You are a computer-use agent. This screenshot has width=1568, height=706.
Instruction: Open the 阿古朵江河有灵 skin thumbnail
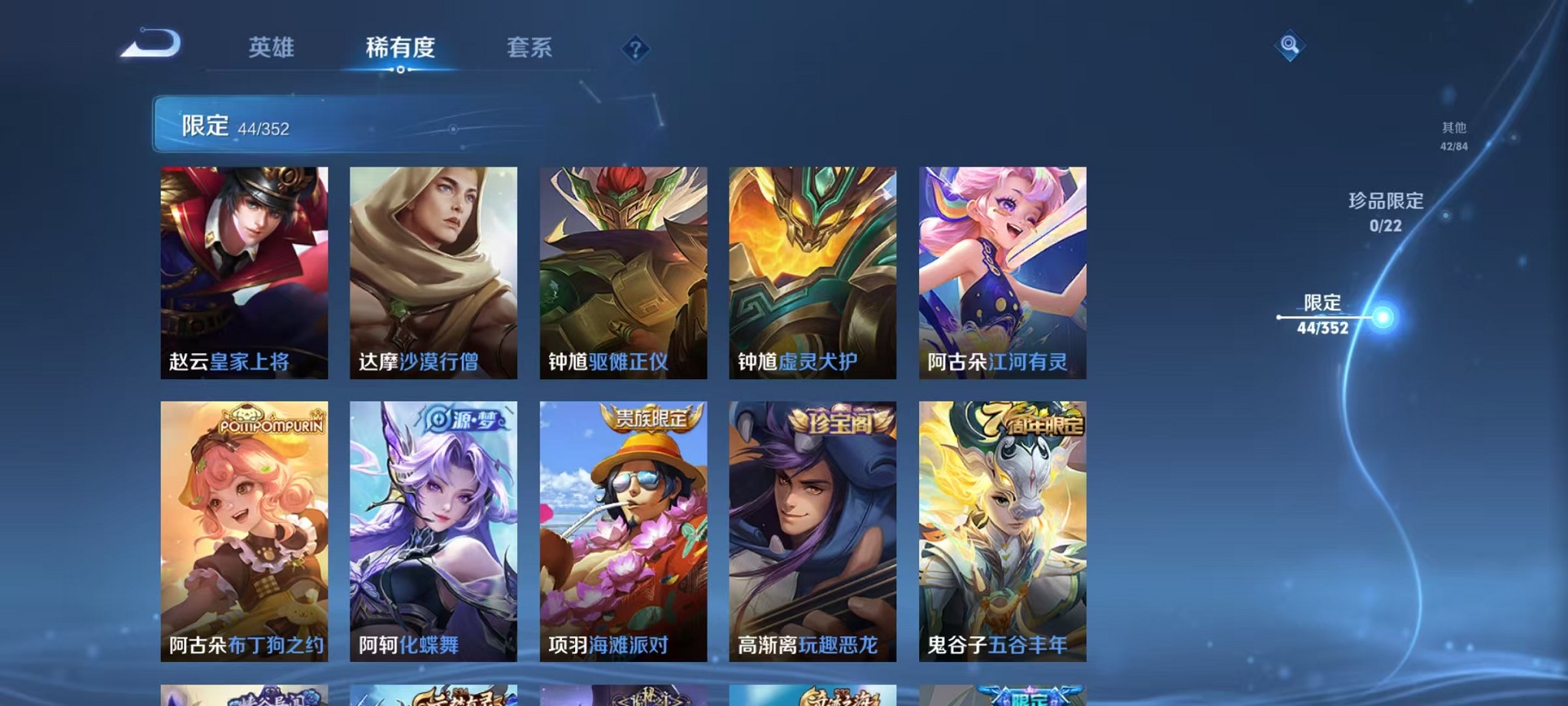pos(1002,273)
